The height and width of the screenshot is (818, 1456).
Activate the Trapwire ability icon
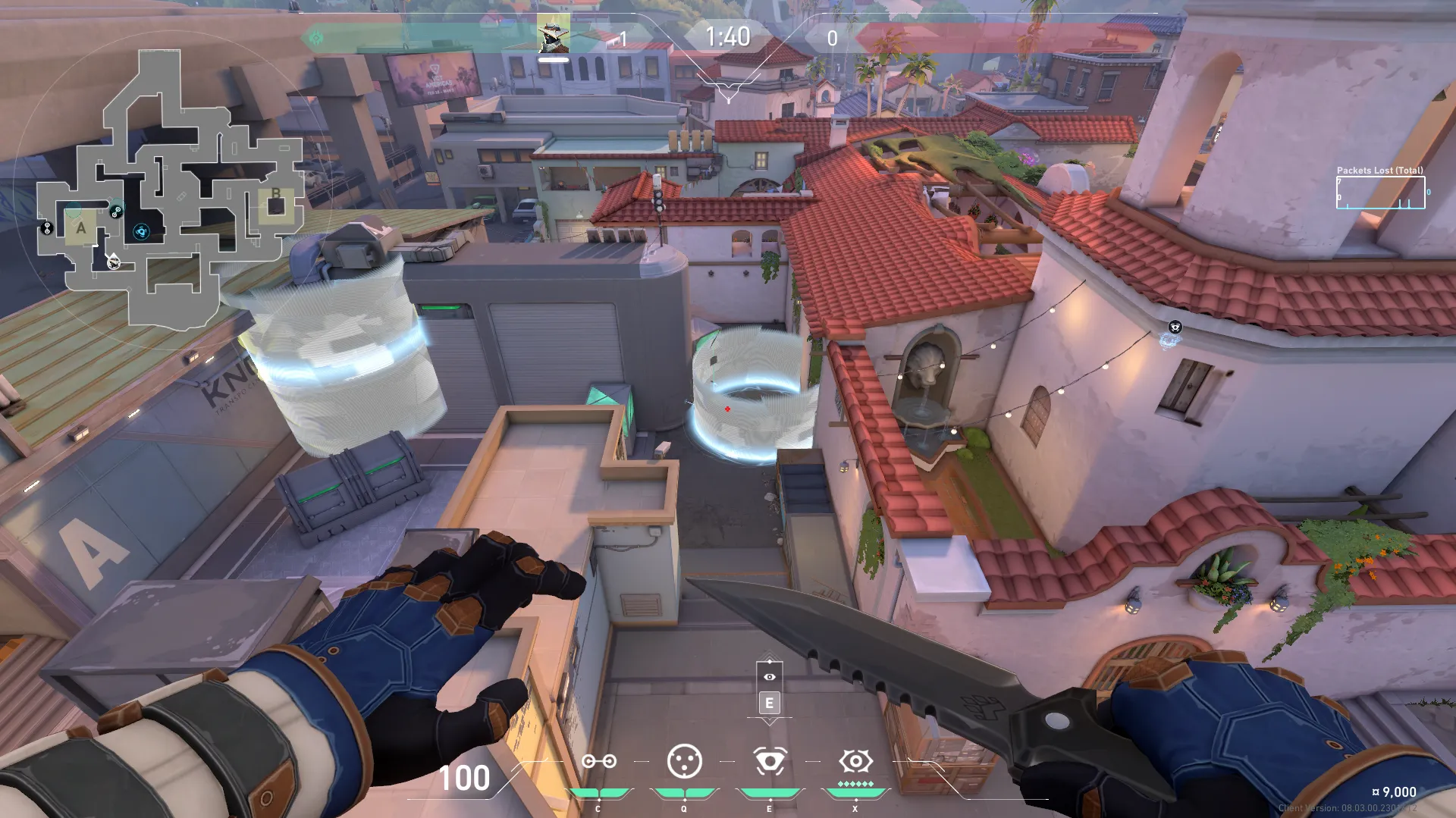coord(598,761)
